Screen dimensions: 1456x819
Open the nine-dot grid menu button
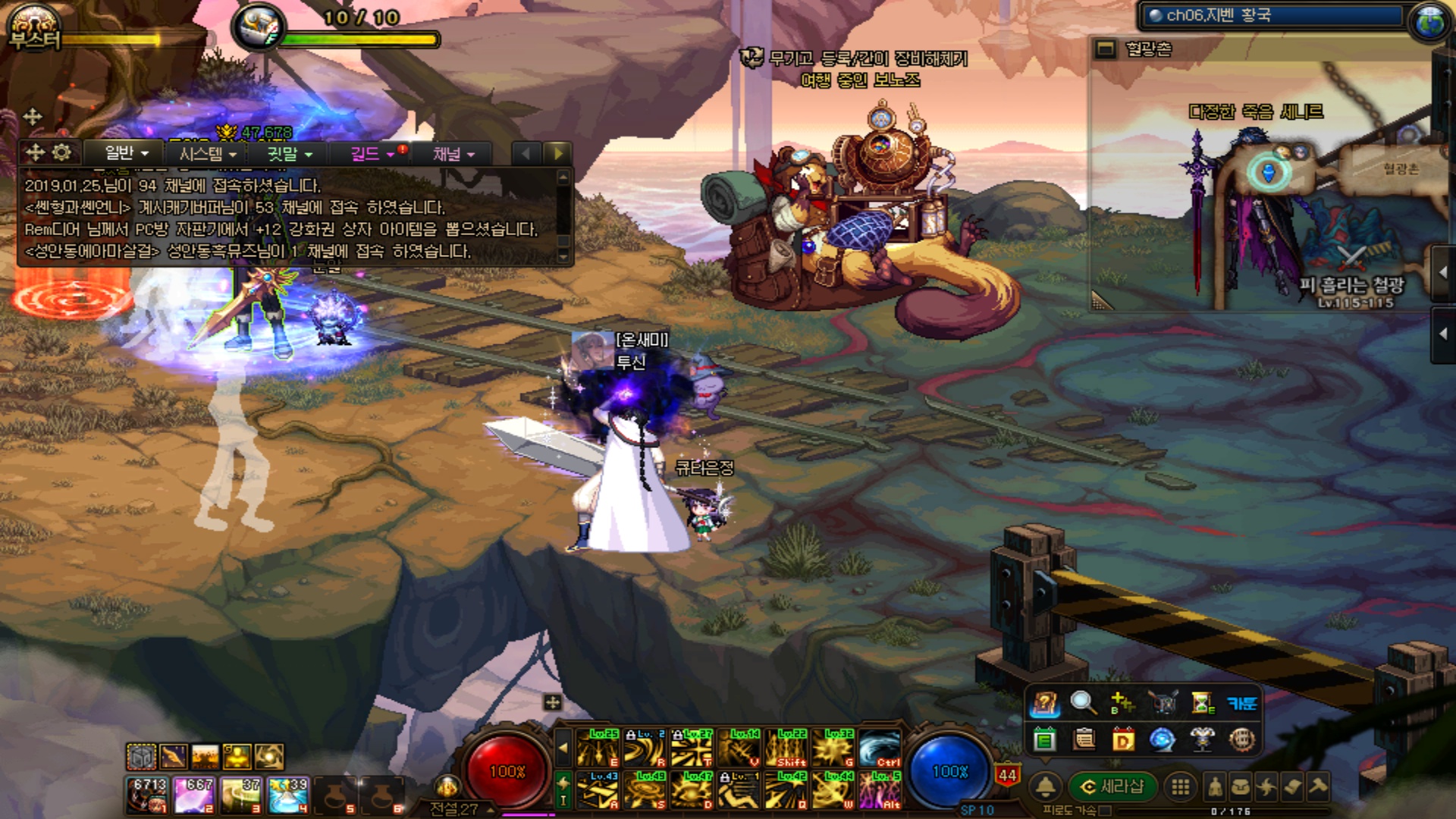tap(1181, 786)
